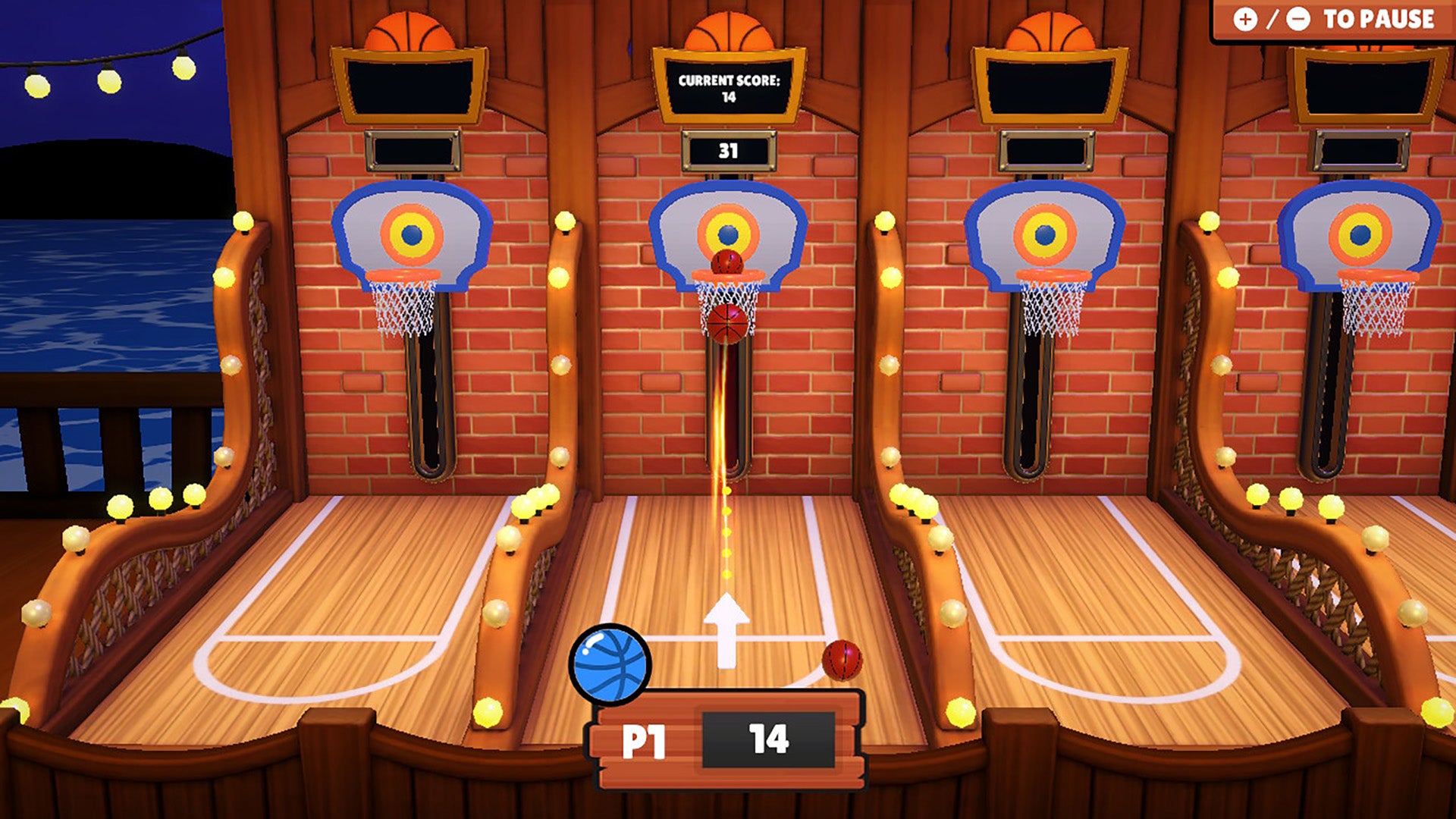Image resolution: width=1456 pixels, height=819 pixels.
Task: Click the hoop rim of the active lane
Action: pyautogui.click(x=726, y=275)
